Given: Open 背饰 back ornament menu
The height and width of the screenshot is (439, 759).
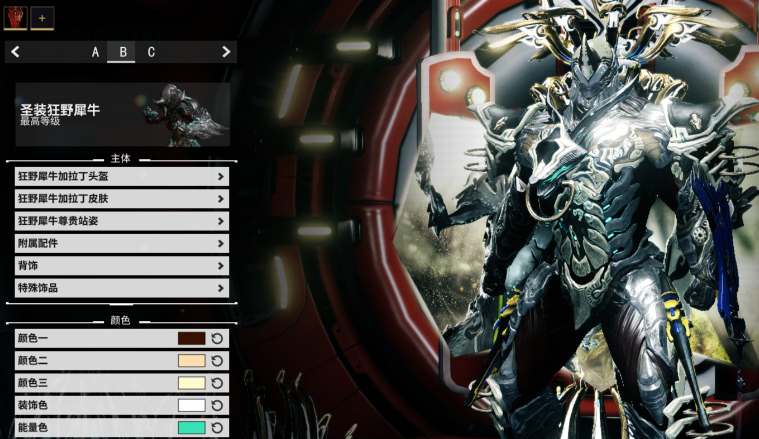Looking at the screenshot, I should click(x=122, y=265).
